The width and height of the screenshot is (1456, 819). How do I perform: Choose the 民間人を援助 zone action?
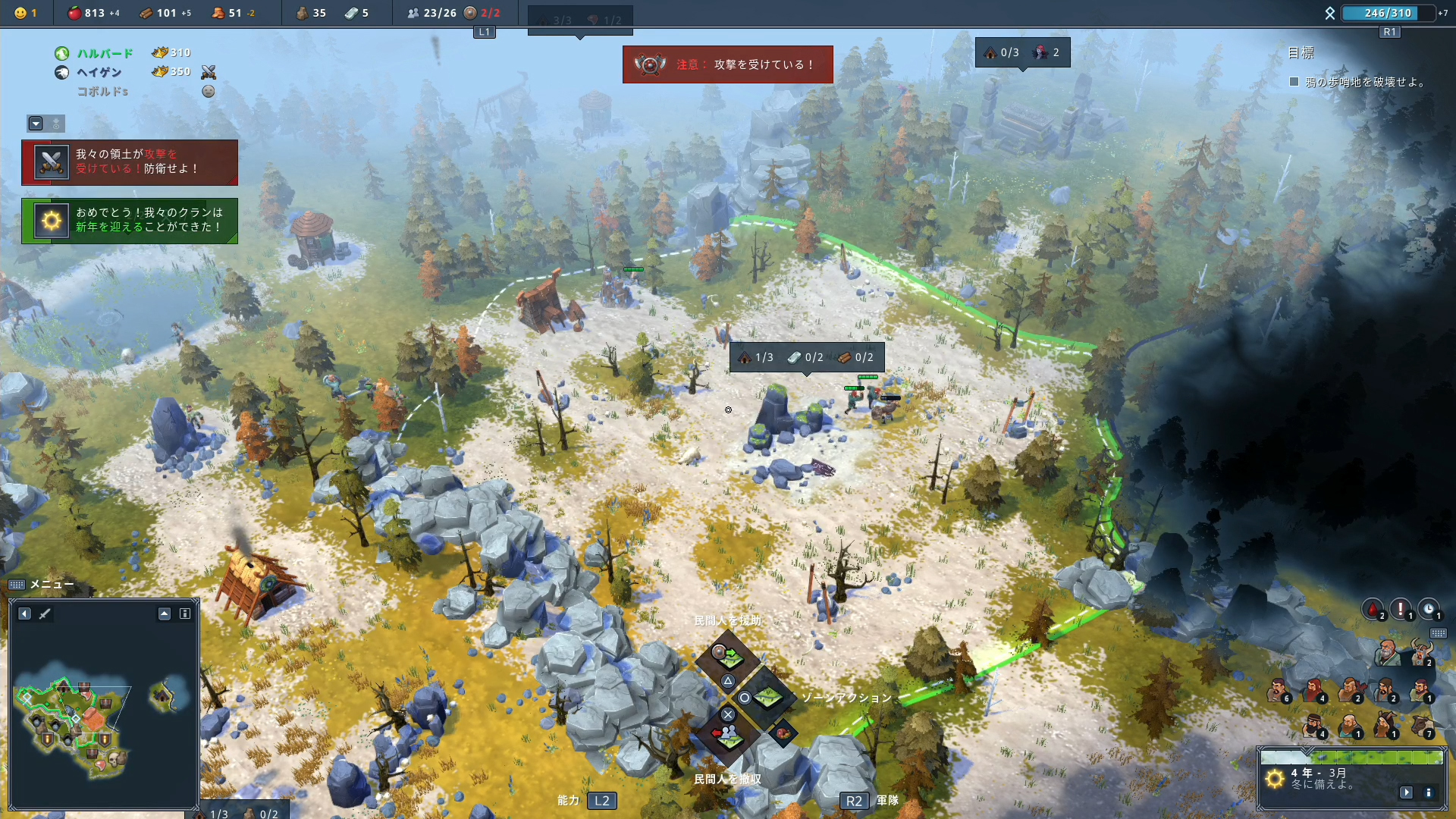coord(729,654)
